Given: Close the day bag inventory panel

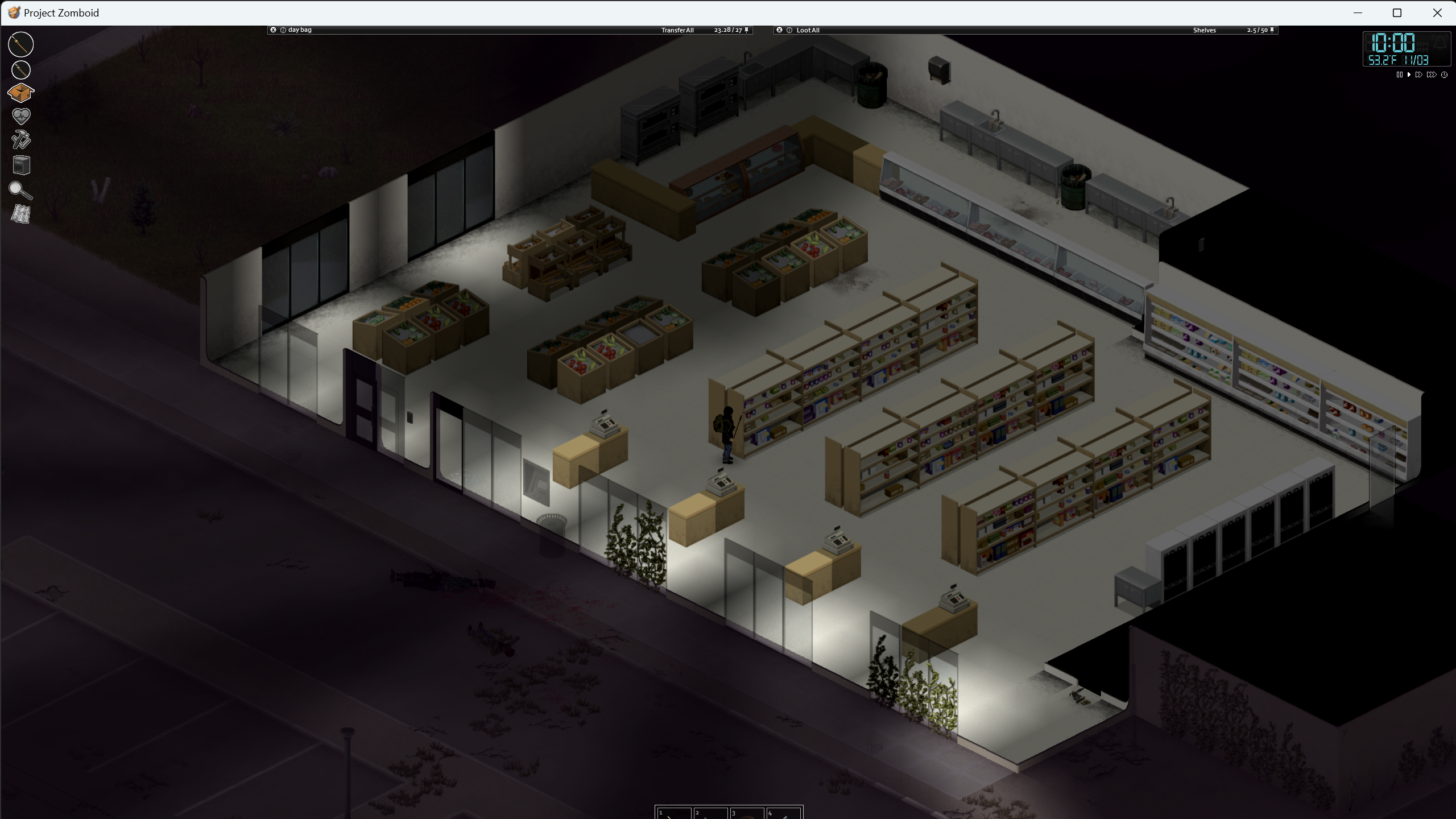Looking at the screenshot, I should [273, 30].
